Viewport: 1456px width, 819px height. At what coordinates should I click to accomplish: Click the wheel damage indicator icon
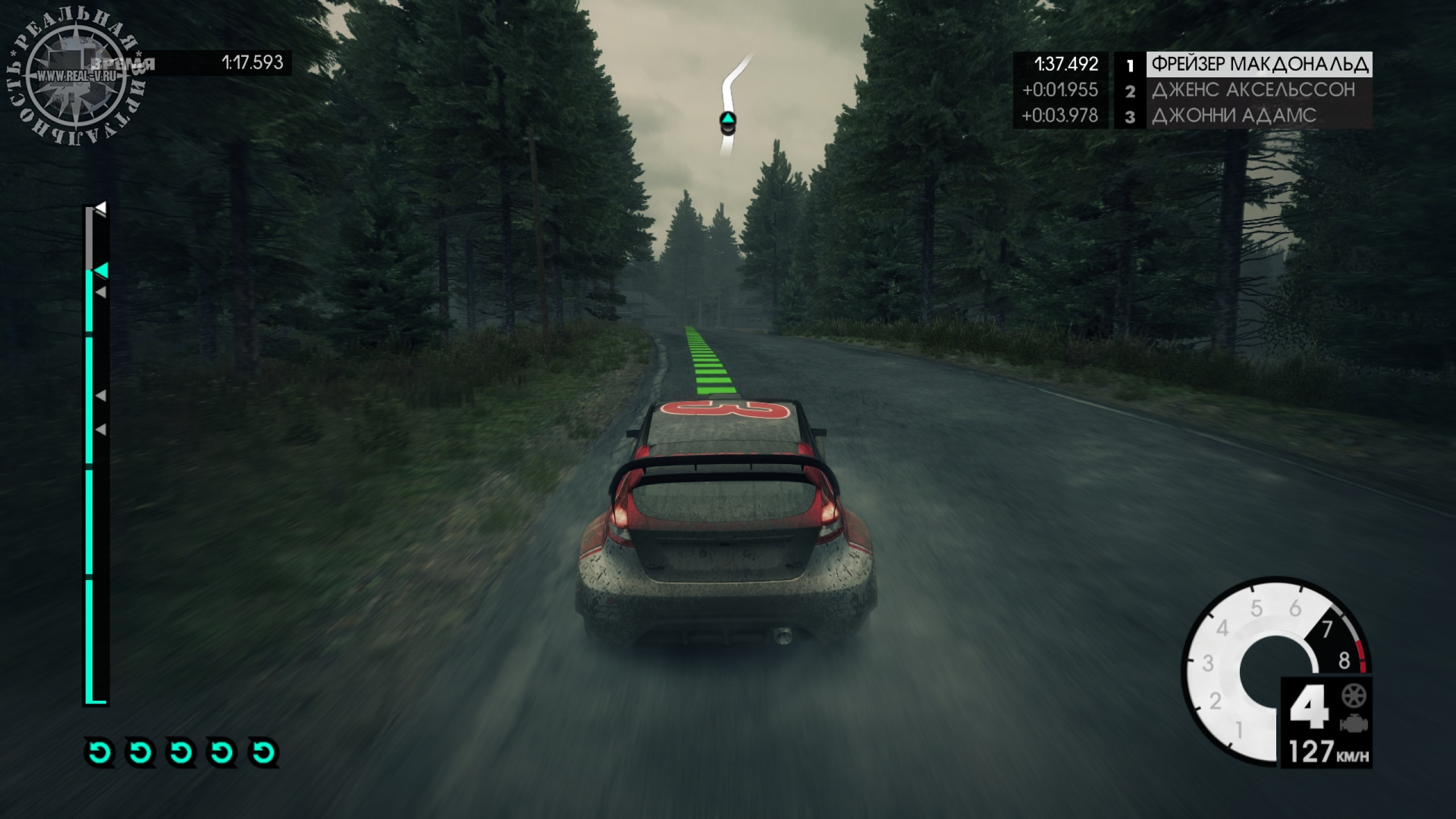click(1354, 696)
